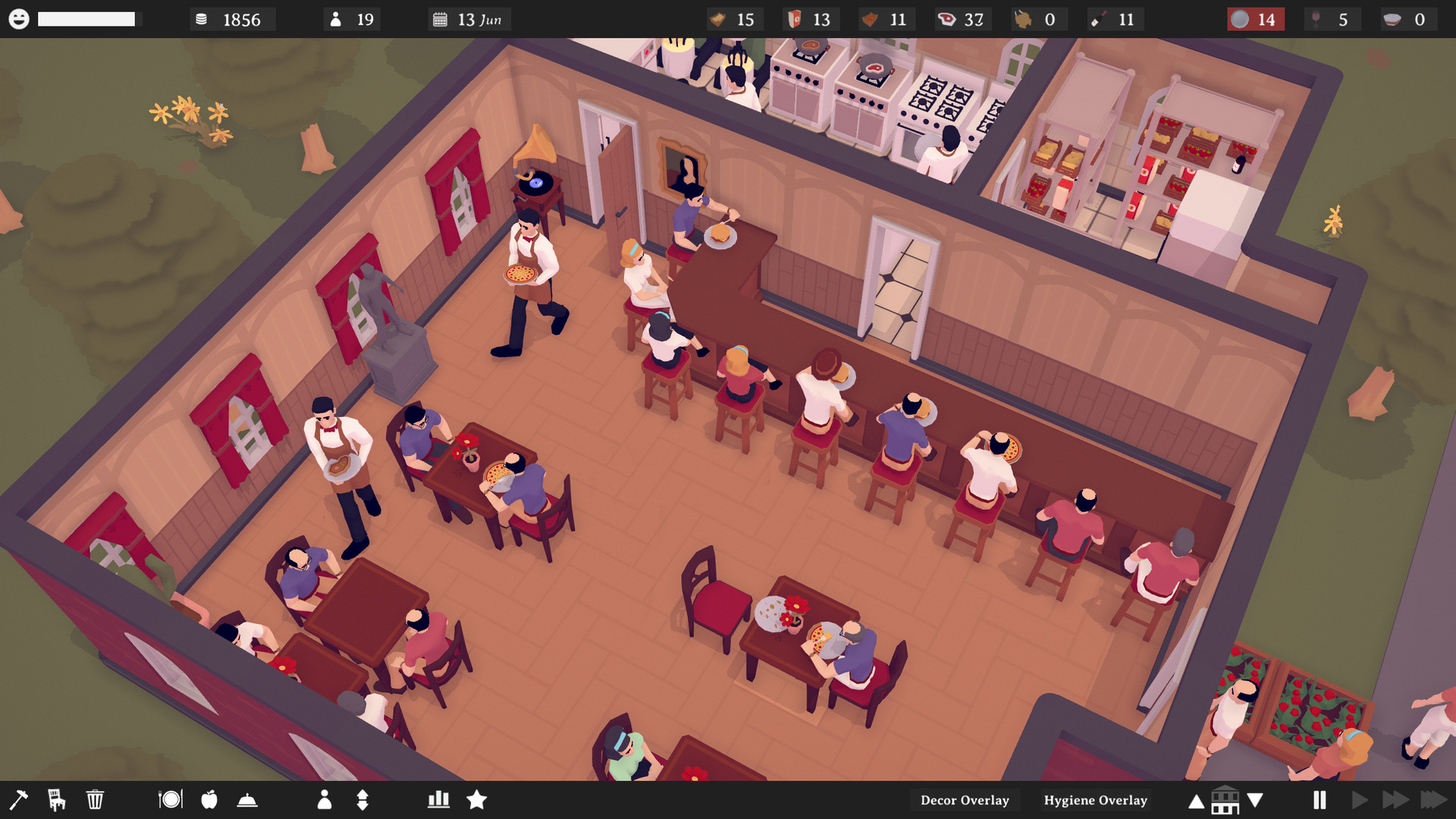
Task: Select the trash delete tool
Action: 94,799
